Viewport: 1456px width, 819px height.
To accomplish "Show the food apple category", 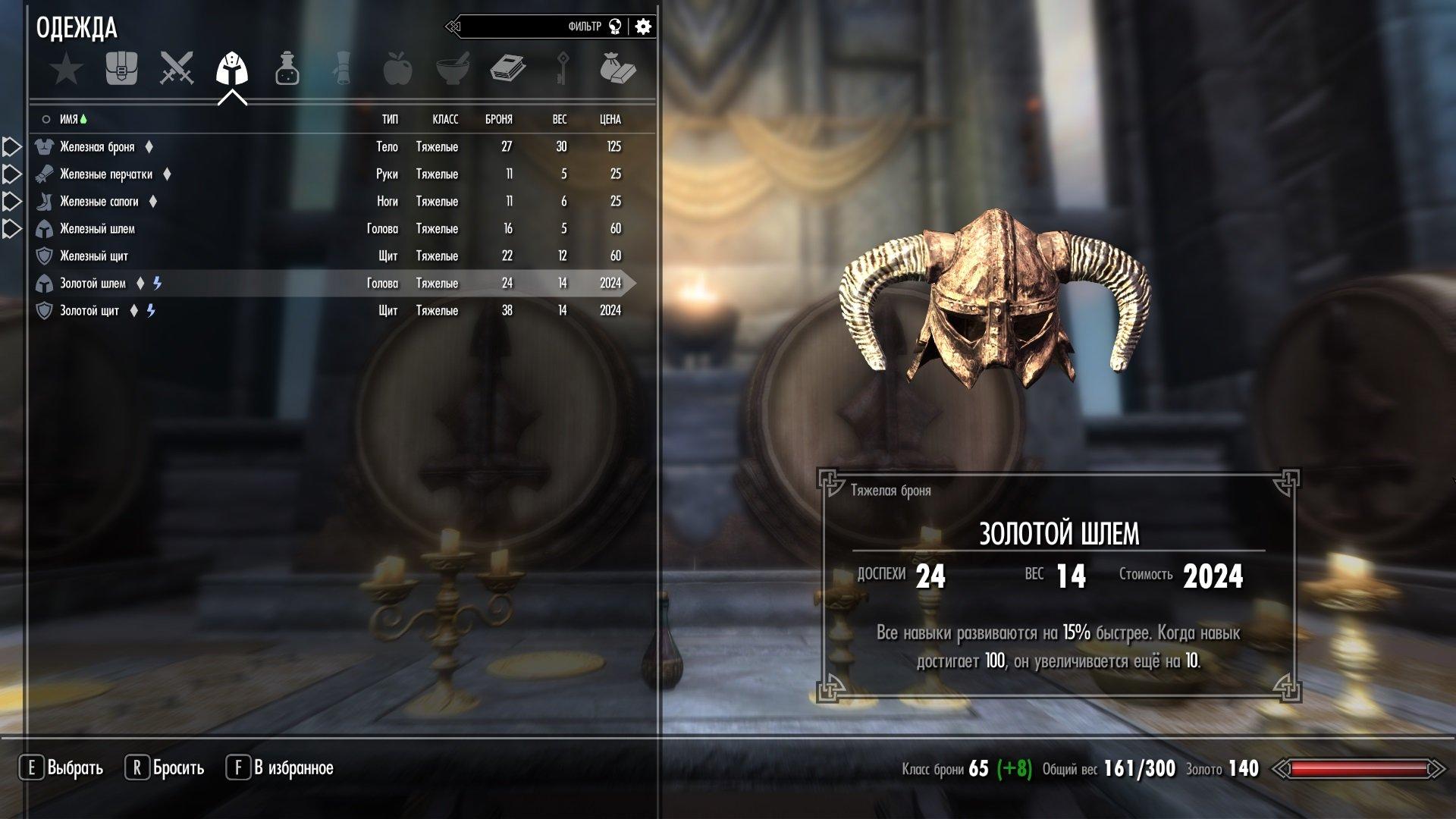I will (397, 69).
